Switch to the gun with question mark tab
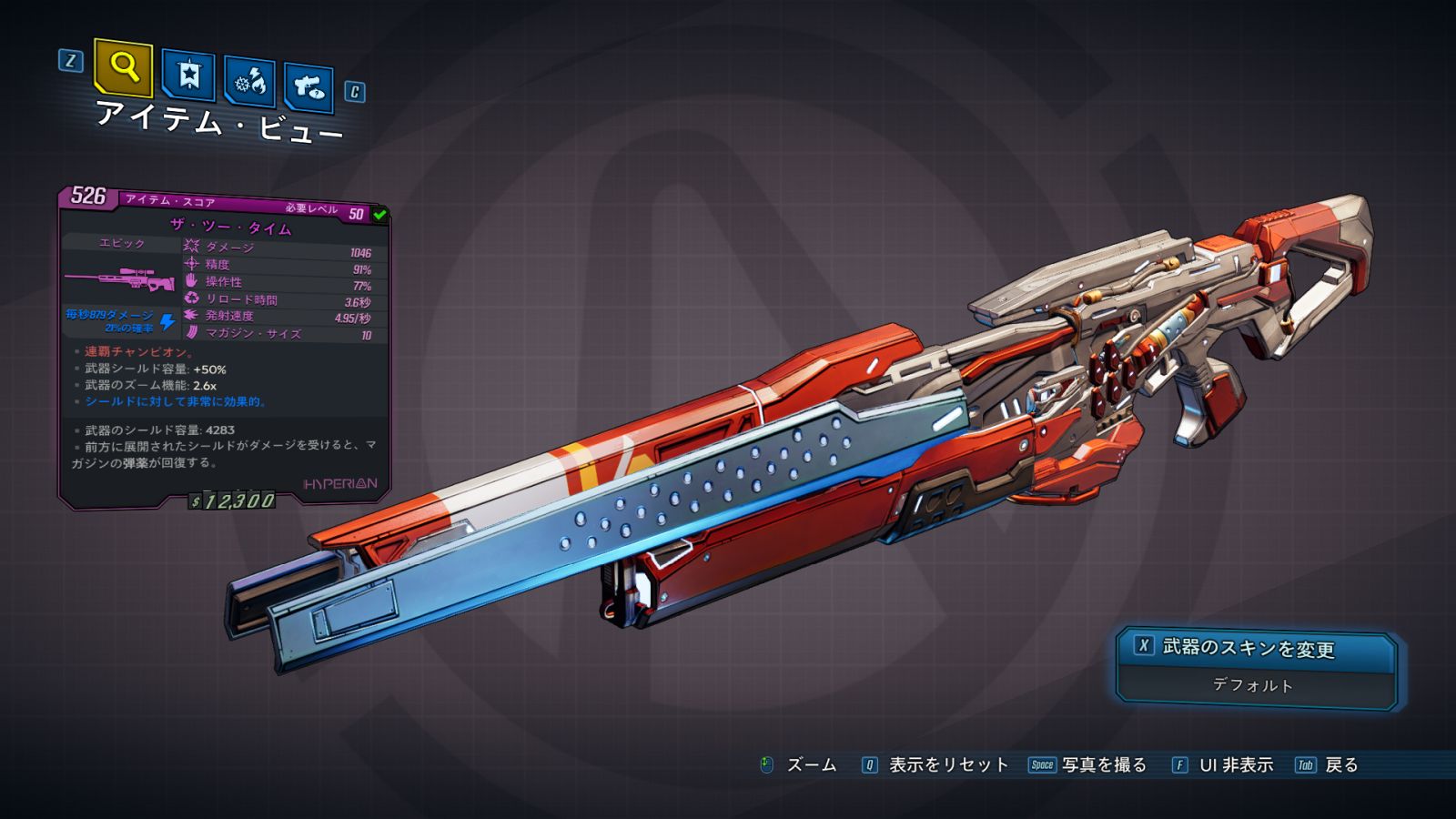 308,86
